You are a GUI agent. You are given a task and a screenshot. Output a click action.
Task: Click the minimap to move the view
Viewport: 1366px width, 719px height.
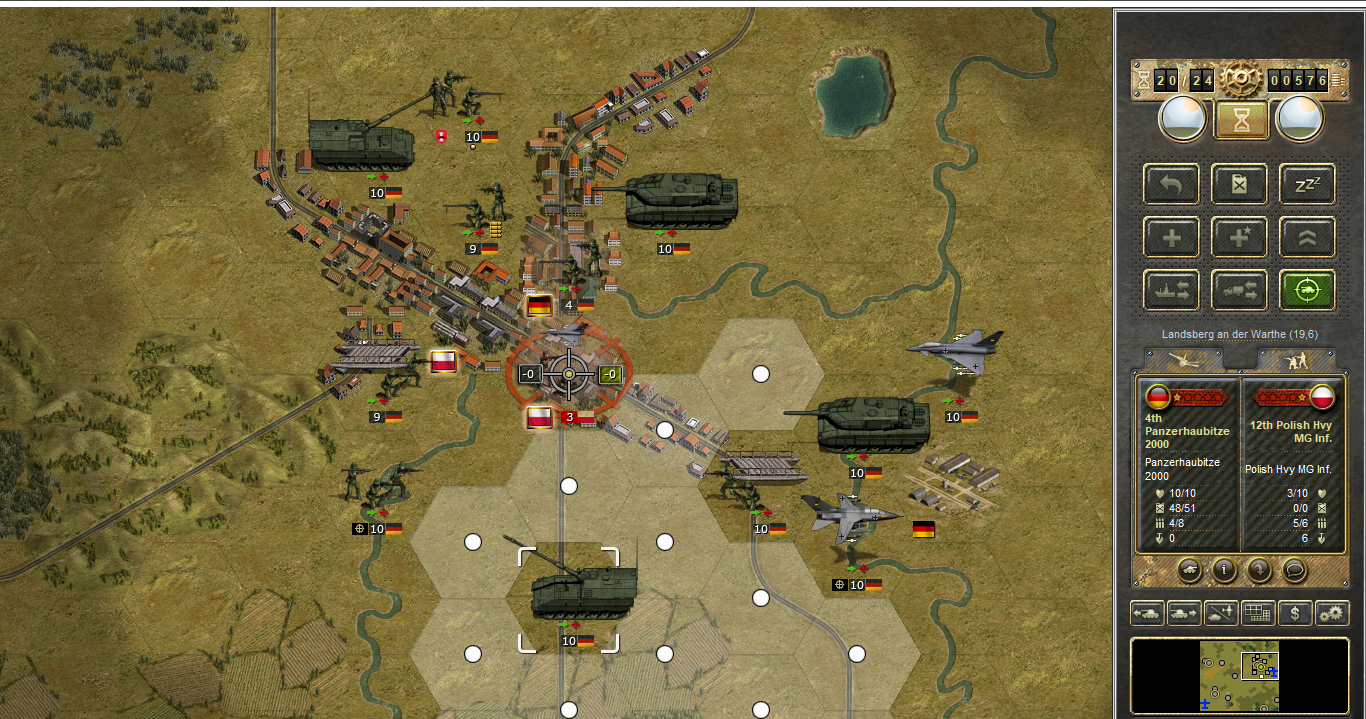(1239, 676)
